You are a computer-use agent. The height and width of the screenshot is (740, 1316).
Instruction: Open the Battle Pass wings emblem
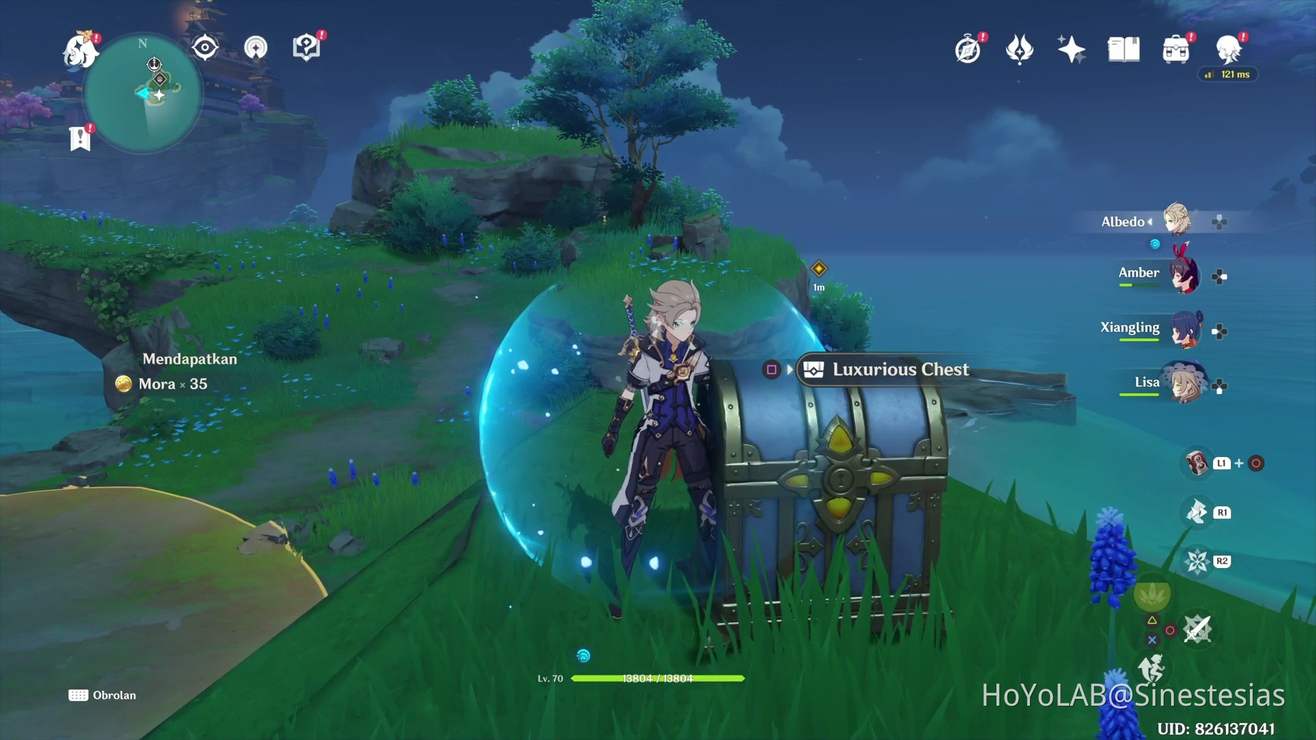[x=1019, y=48]
